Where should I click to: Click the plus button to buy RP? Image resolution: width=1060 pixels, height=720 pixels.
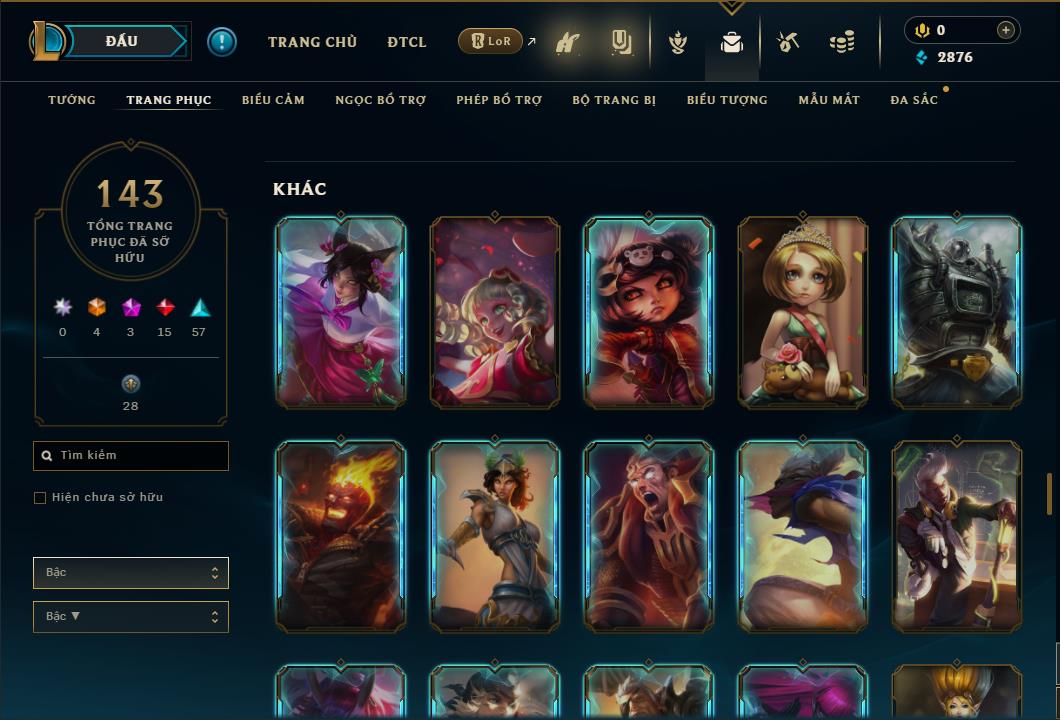pyautogui.click(x=1006, y=30)
